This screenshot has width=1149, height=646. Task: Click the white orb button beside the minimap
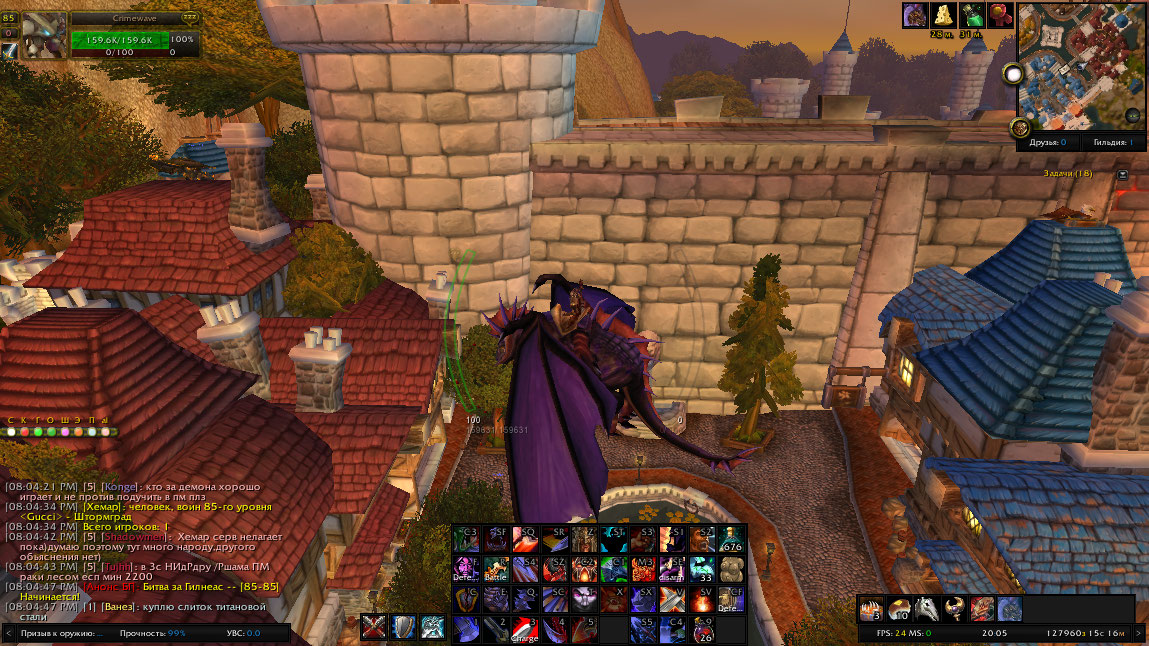coord(1014,74)
